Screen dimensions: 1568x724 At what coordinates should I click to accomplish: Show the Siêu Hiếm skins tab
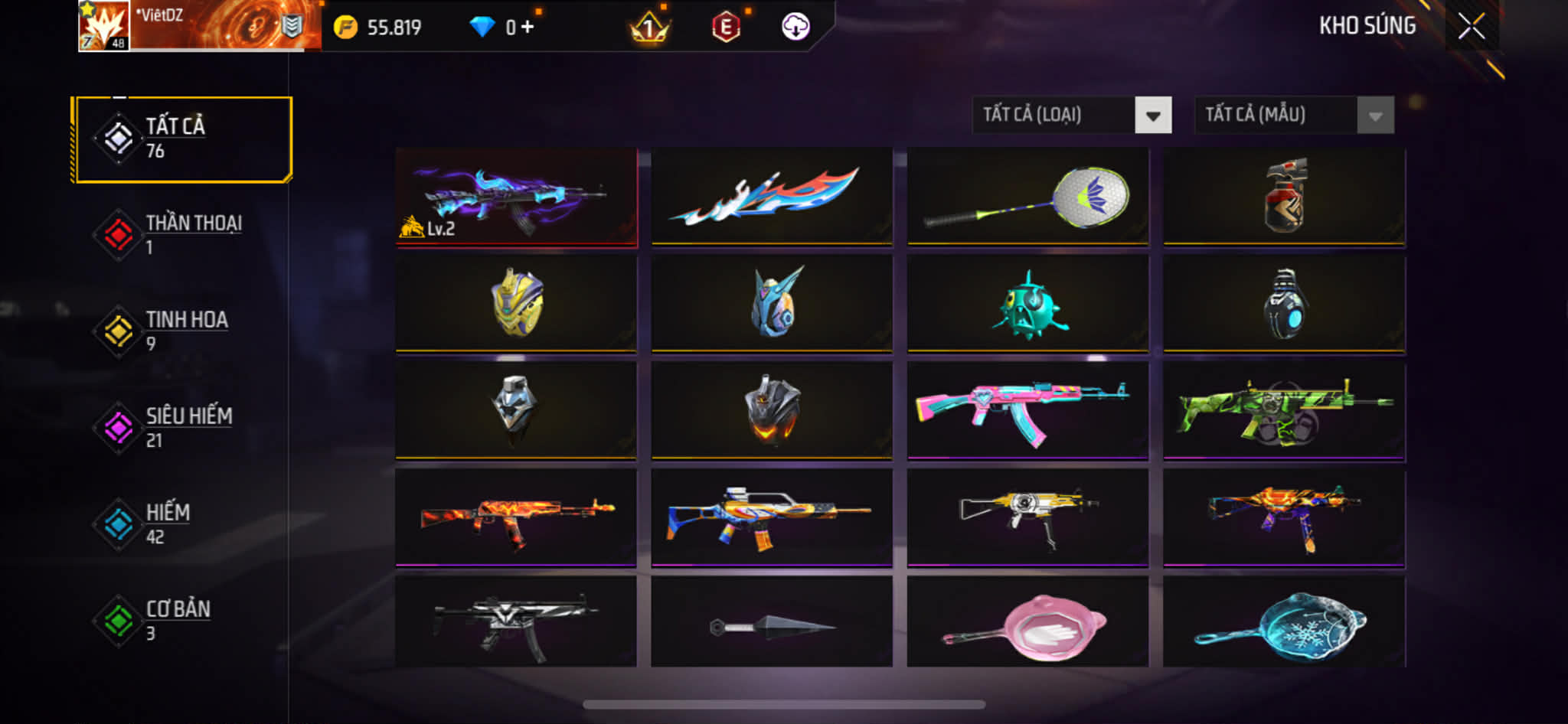pos(182,428)
